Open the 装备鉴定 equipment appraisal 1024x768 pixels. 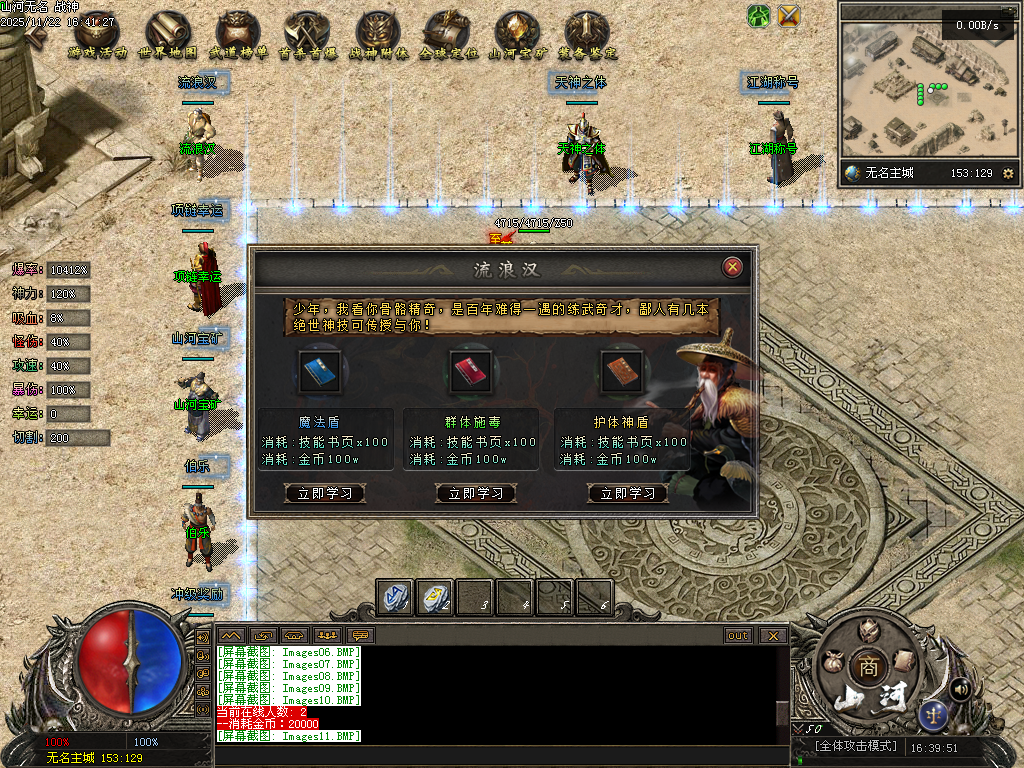tap(587, 35)
